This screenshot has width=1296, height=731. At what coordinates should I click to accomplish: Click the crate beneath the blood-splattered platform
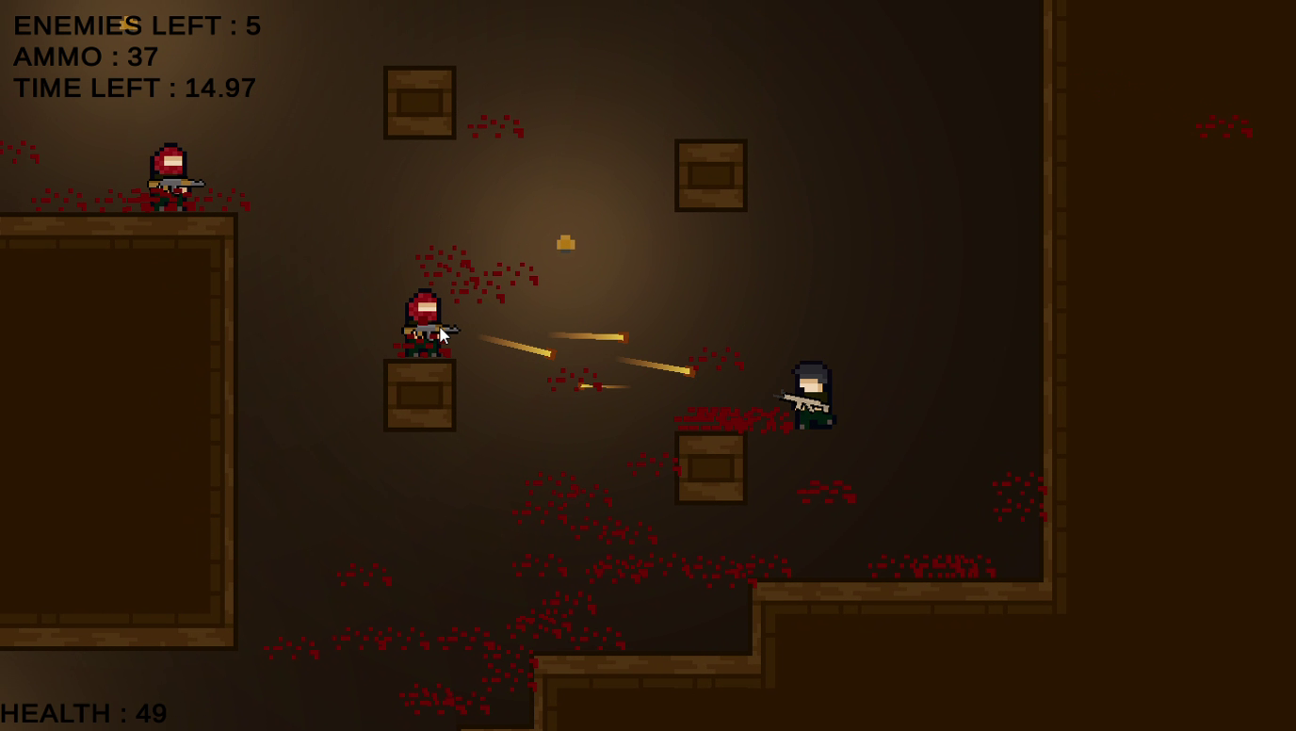pos(710,466)
